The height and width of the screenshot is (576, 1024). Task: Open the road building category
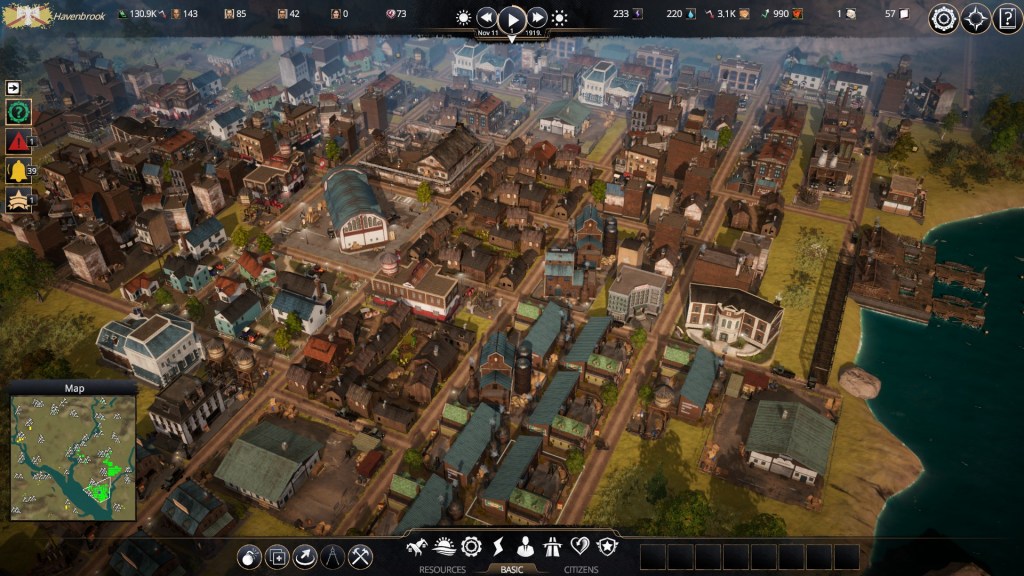(552, 547)
